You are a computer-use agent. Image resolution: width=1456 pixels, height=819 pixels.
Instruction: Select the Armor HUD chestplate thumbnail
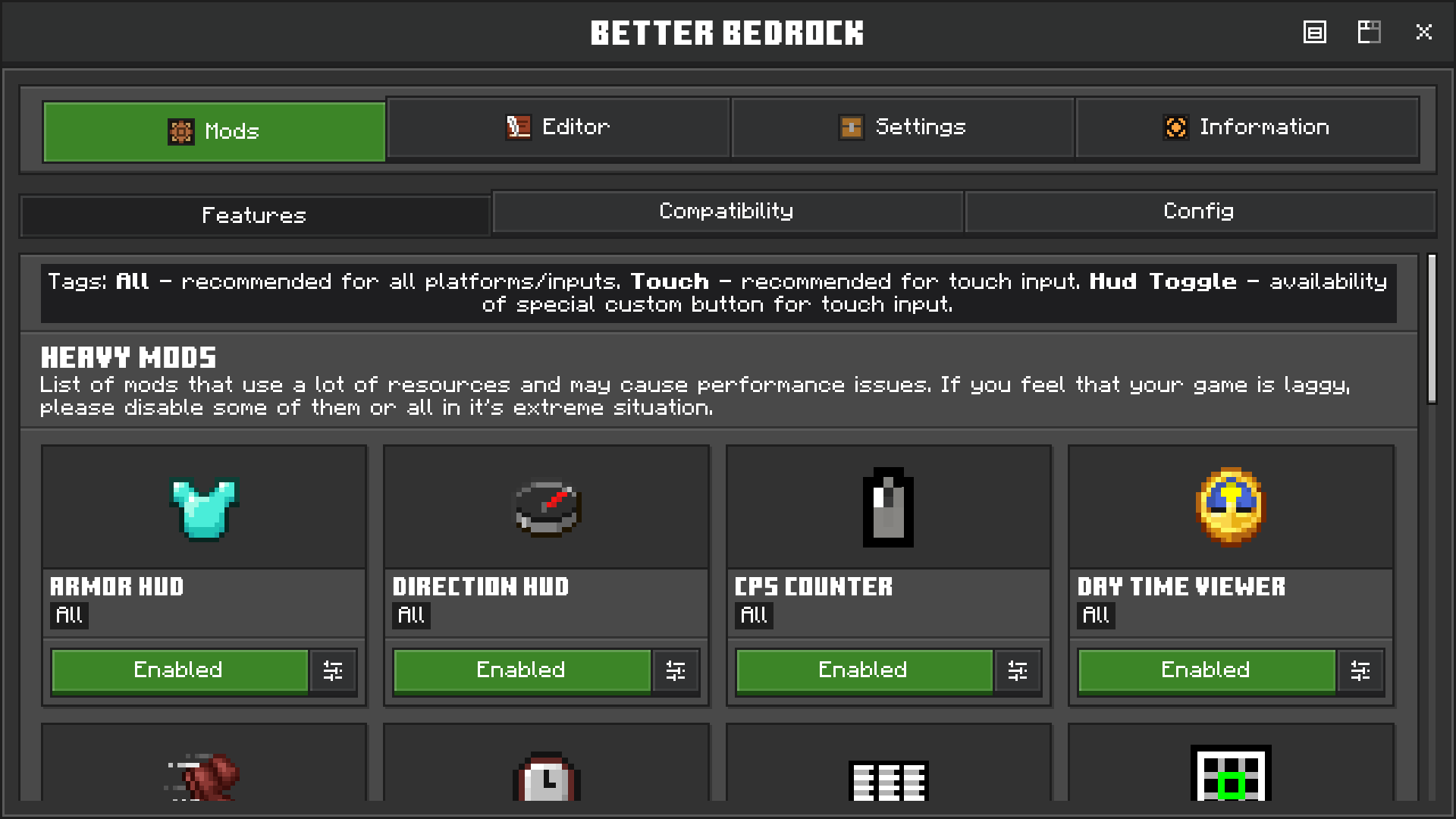point(204,507)
